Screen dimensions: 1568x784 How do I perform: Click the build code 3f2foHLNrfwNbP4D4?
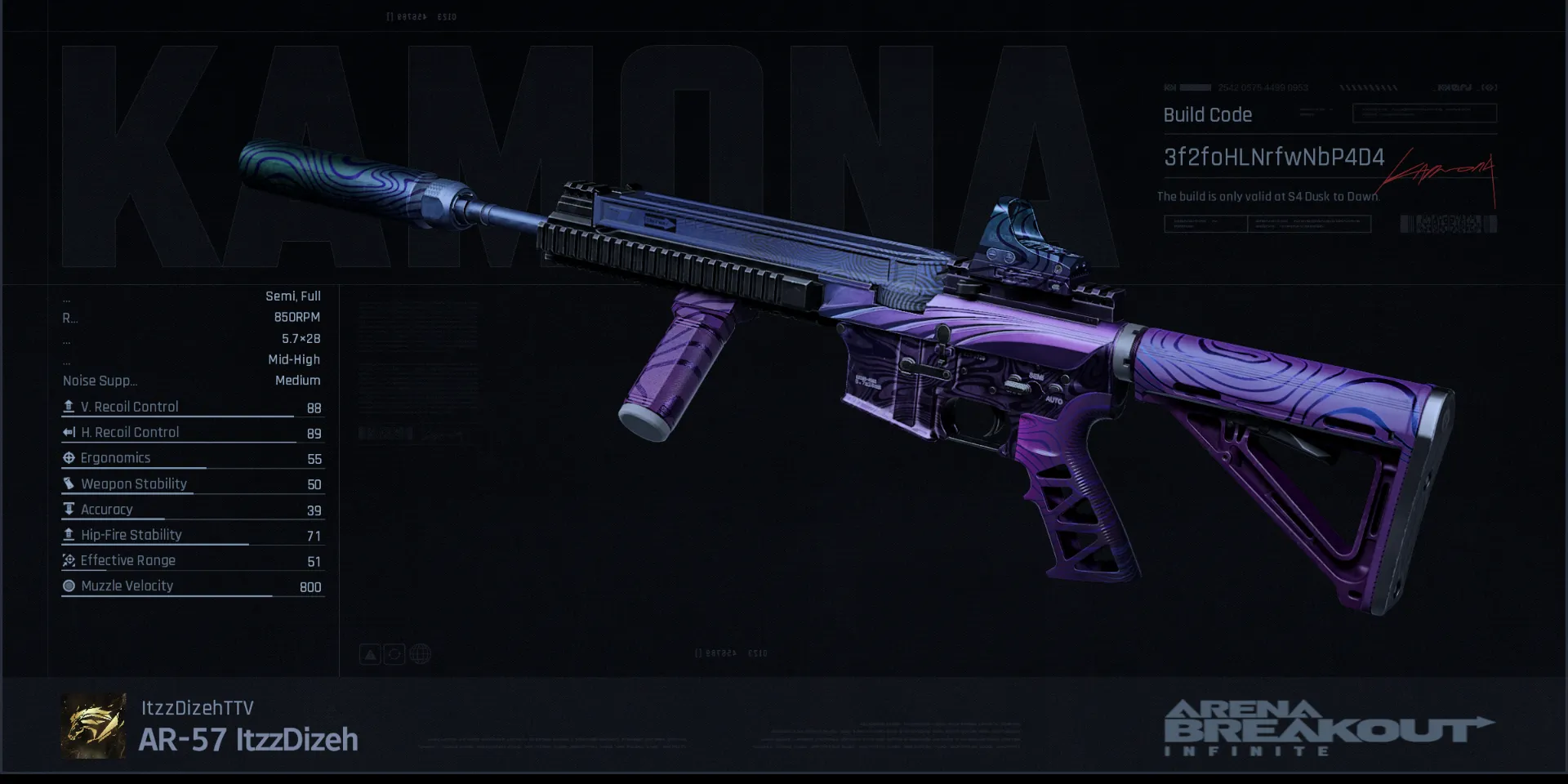click(x=1272, y=158)
